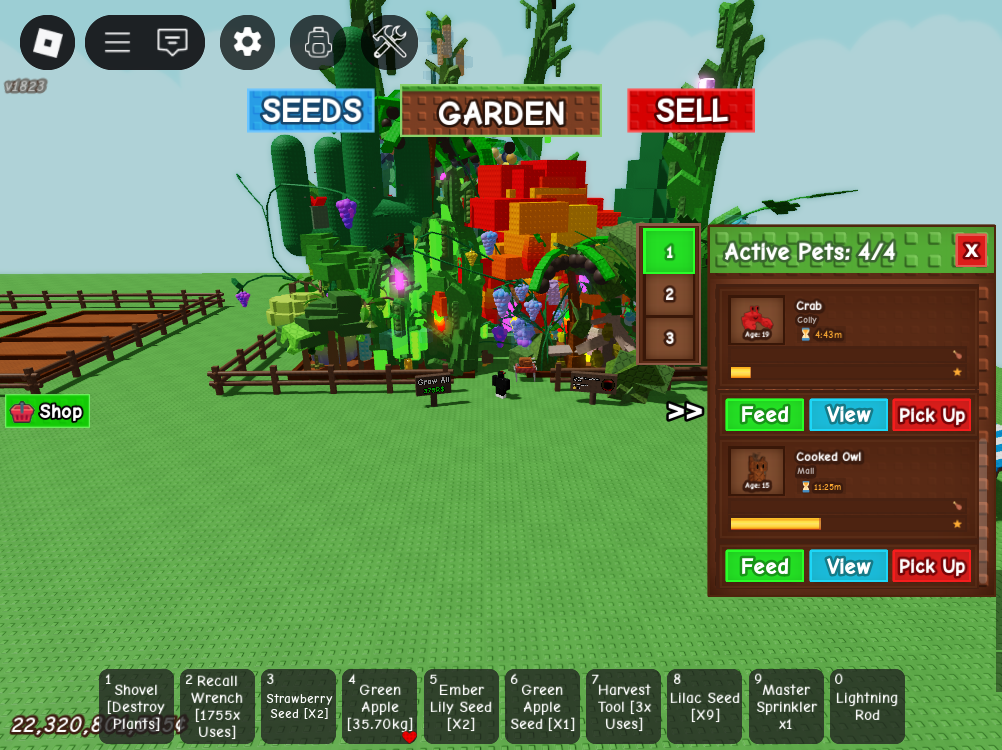1002x750 pixels.
Task: Select the Recall Wrench hotbar slot
Action: (217, 706)
